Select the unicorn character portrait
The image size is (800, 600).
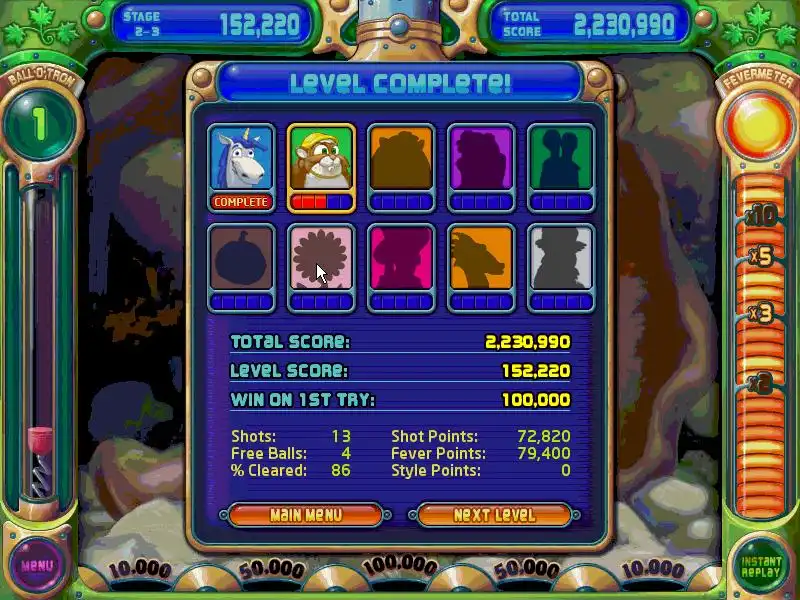point(241,159)
